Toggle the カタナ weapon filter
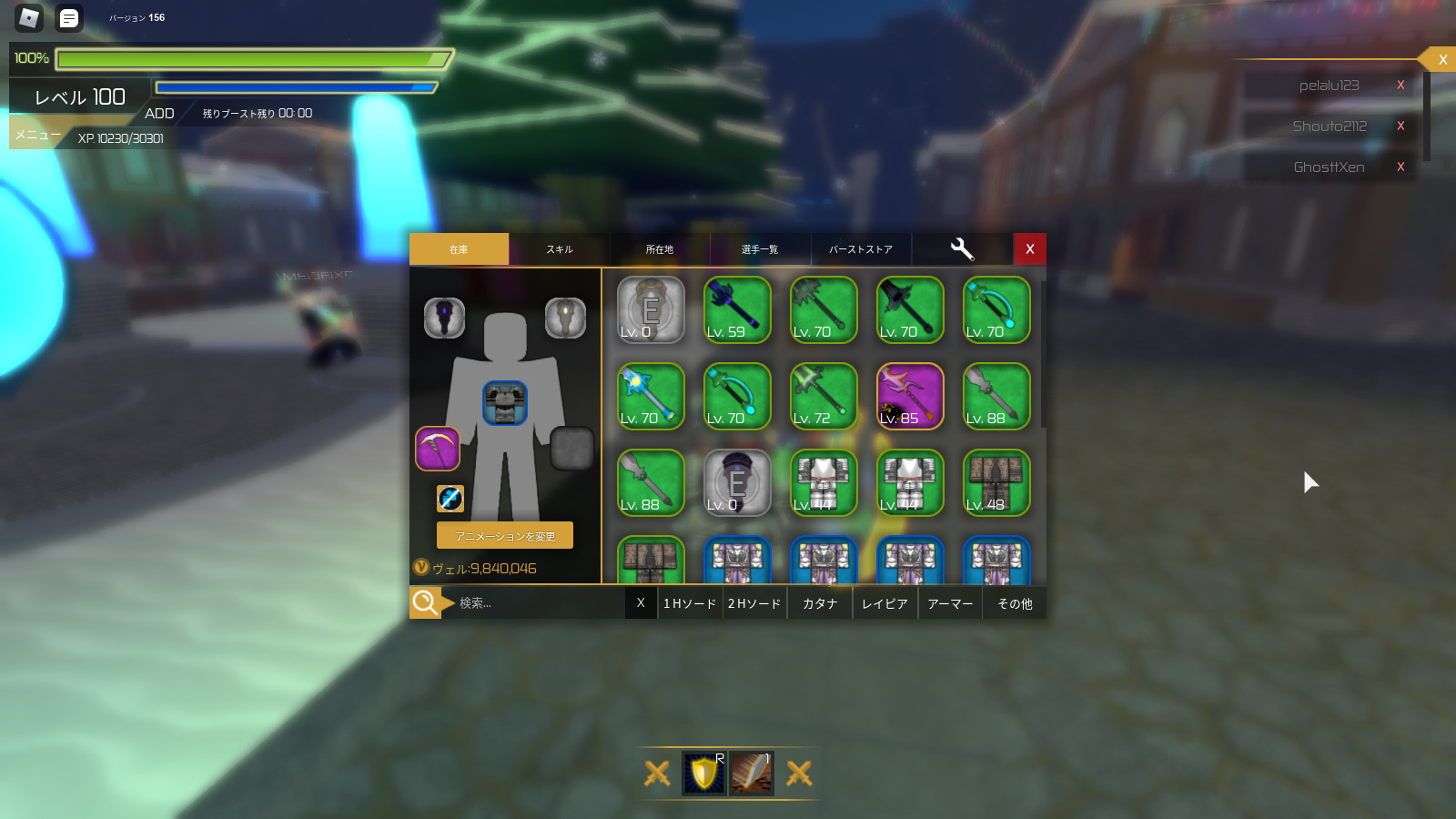 click(x=818, y=602)
